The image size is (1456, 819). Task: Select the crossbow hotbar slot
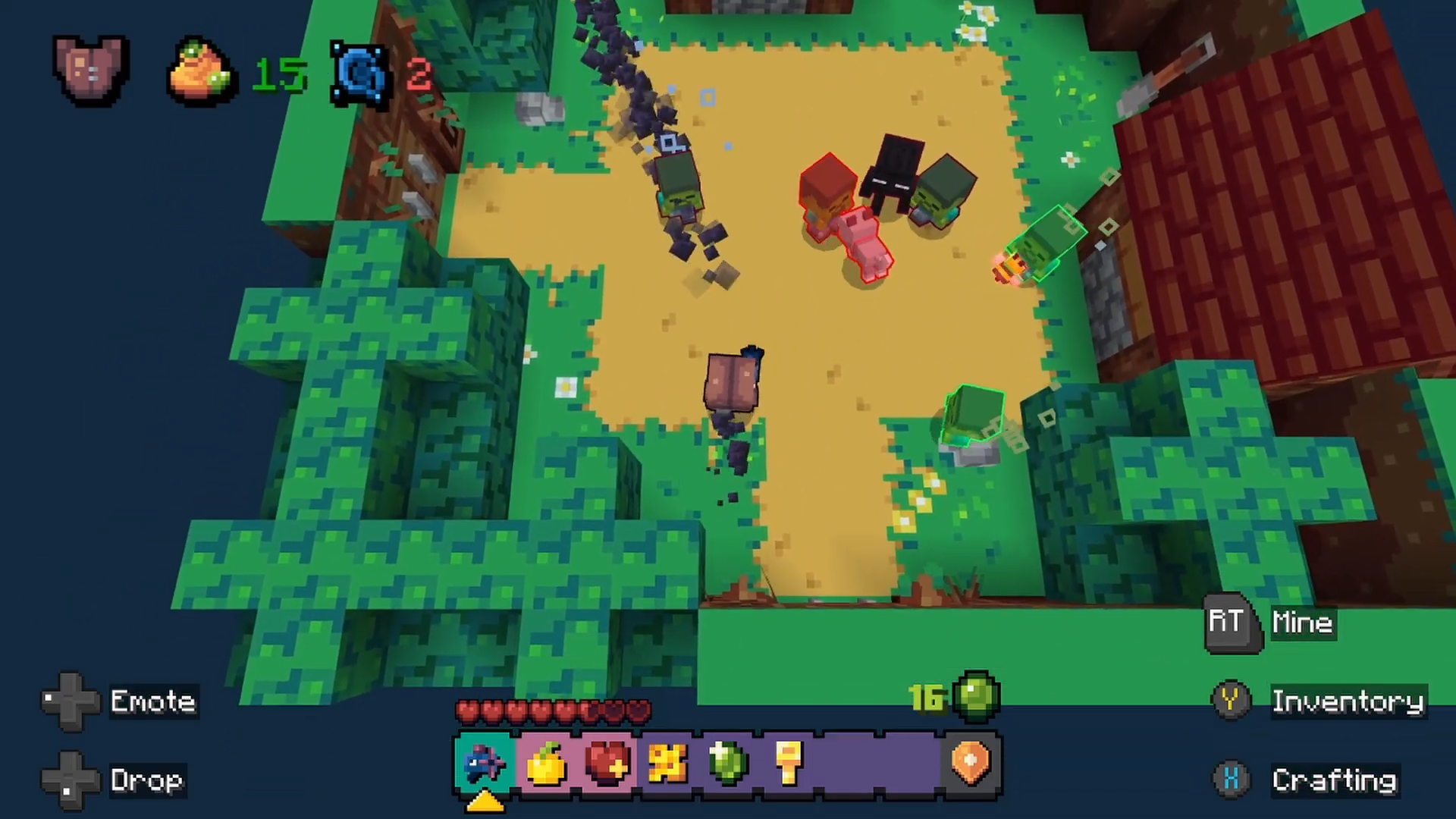485,764
